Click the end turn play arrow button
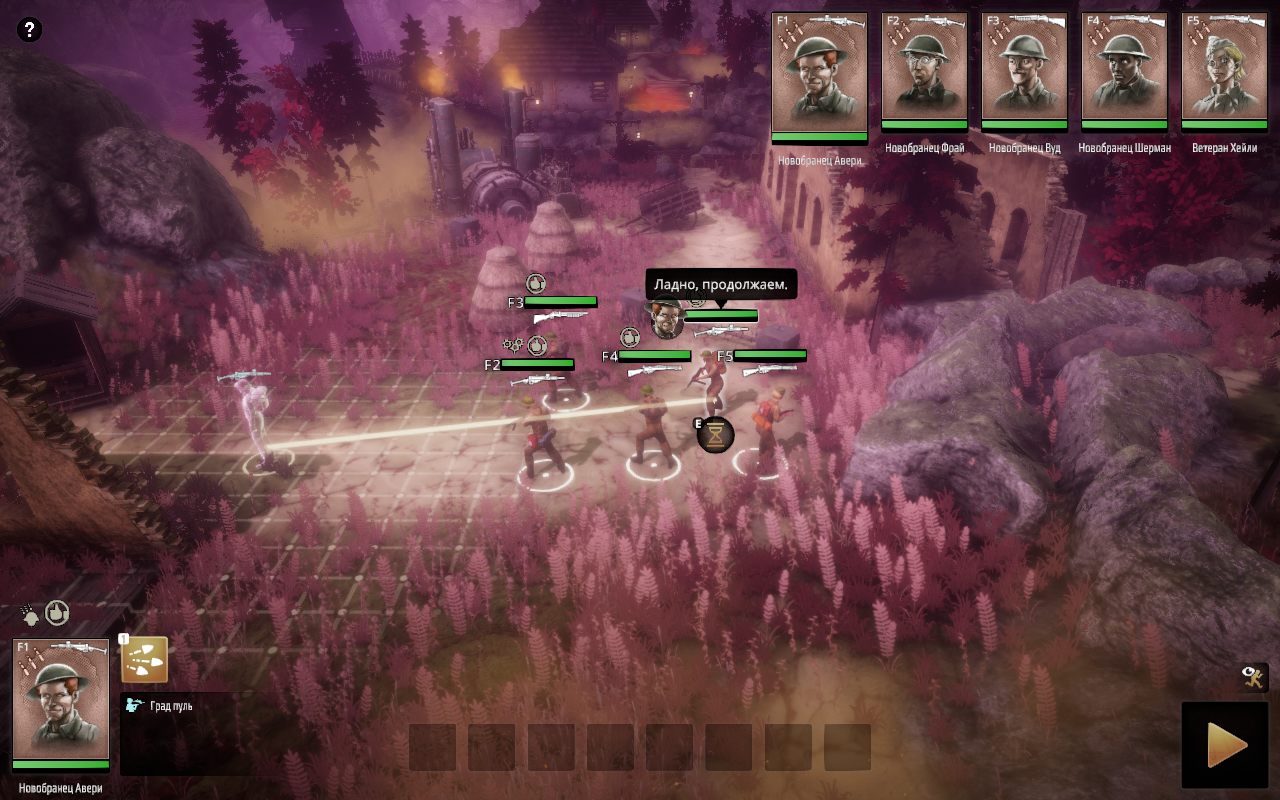The width and height of the screenshot is (1280, 800). (x=1225, y=745)
